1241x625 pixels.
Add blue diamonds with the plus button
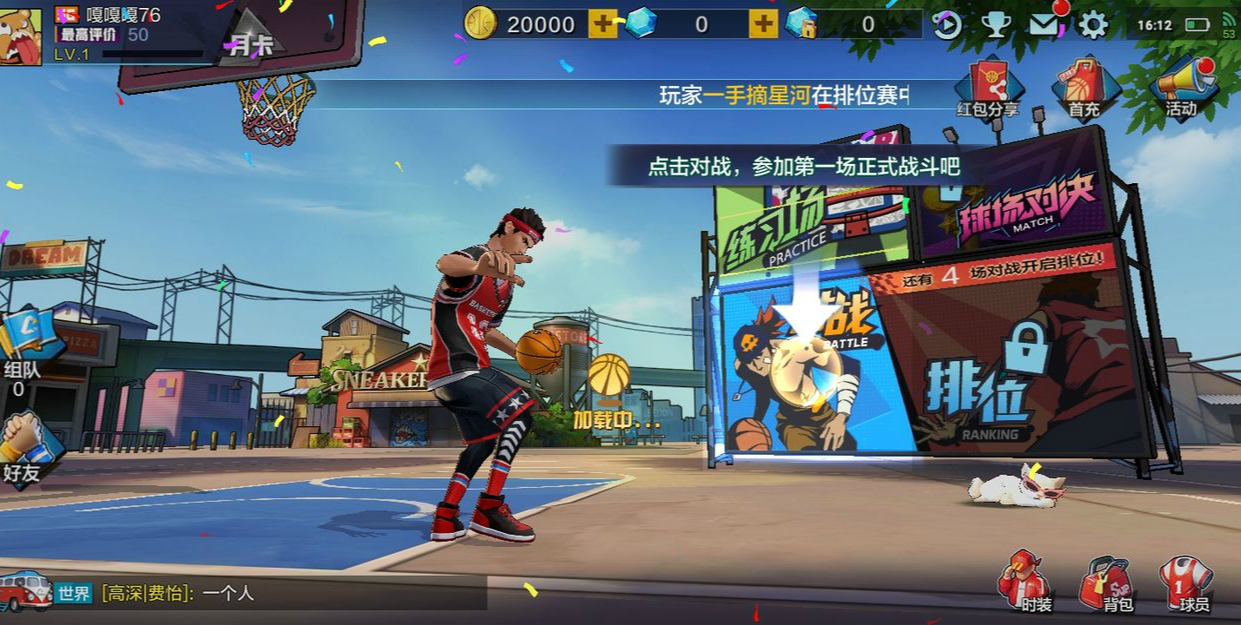tap(763, 24)
